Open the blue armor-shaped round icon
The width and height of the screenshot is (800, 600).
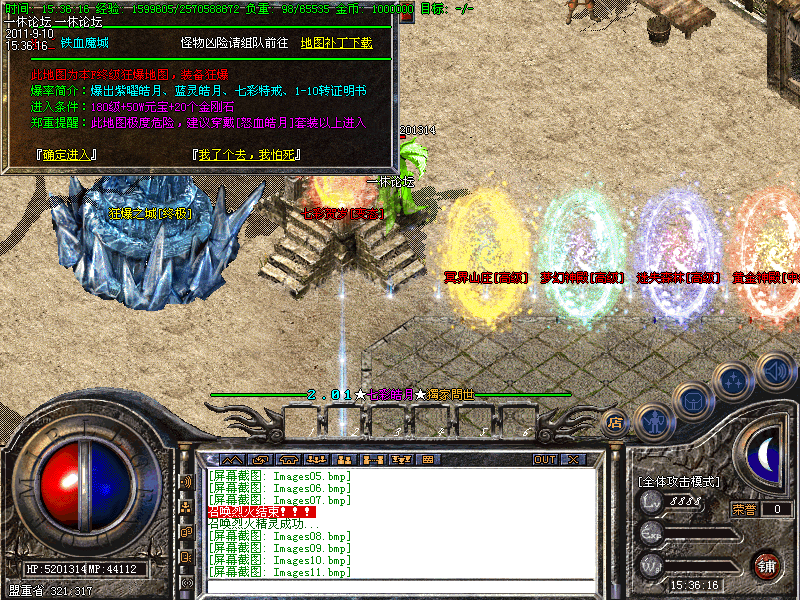click(x=692, y=402)
